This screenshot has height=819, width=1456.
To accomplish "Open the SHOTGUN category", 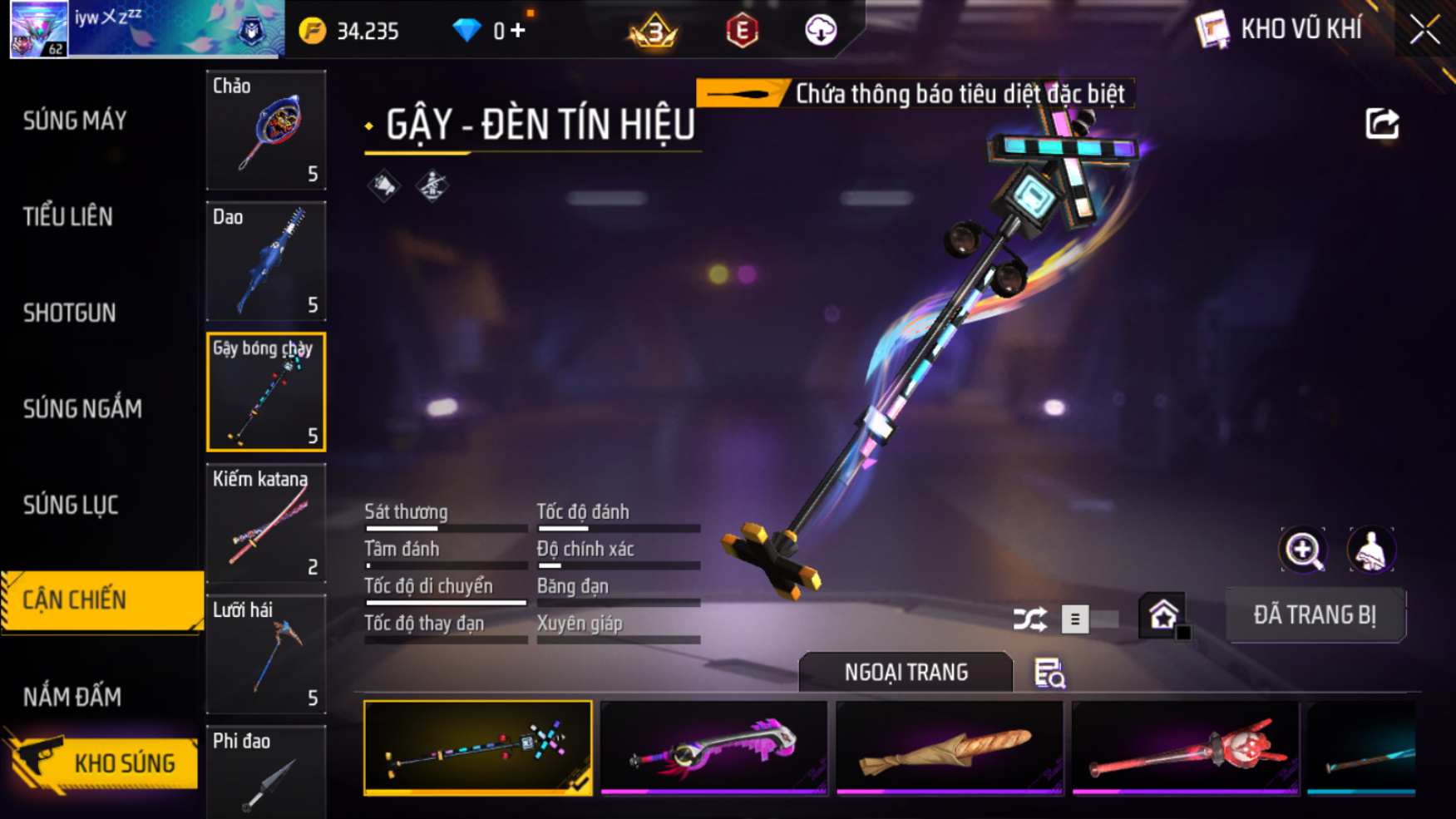I will (x=70, y=313).
